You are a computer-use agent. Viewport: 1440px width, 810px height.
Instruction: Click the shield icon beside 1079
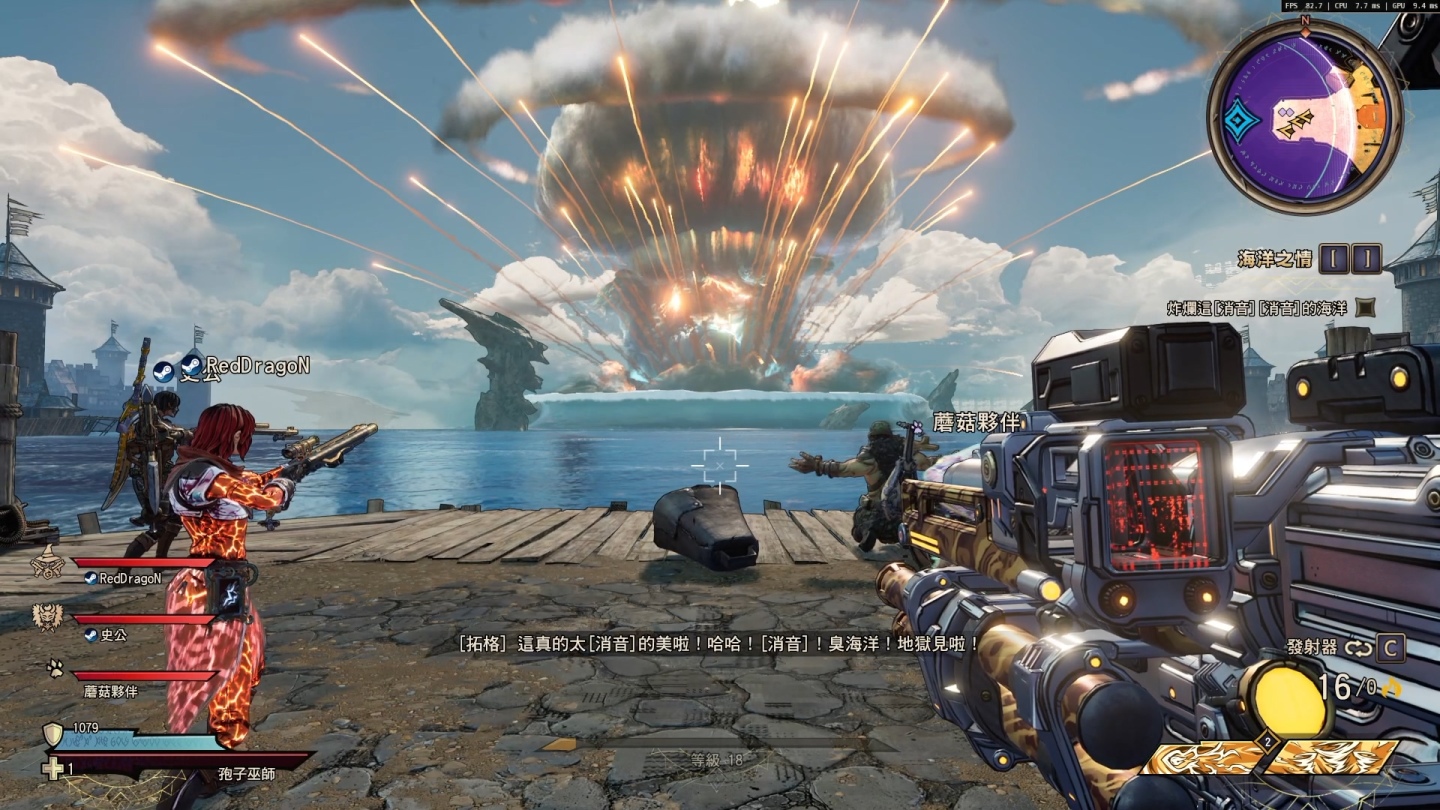(x=54, y=735)
